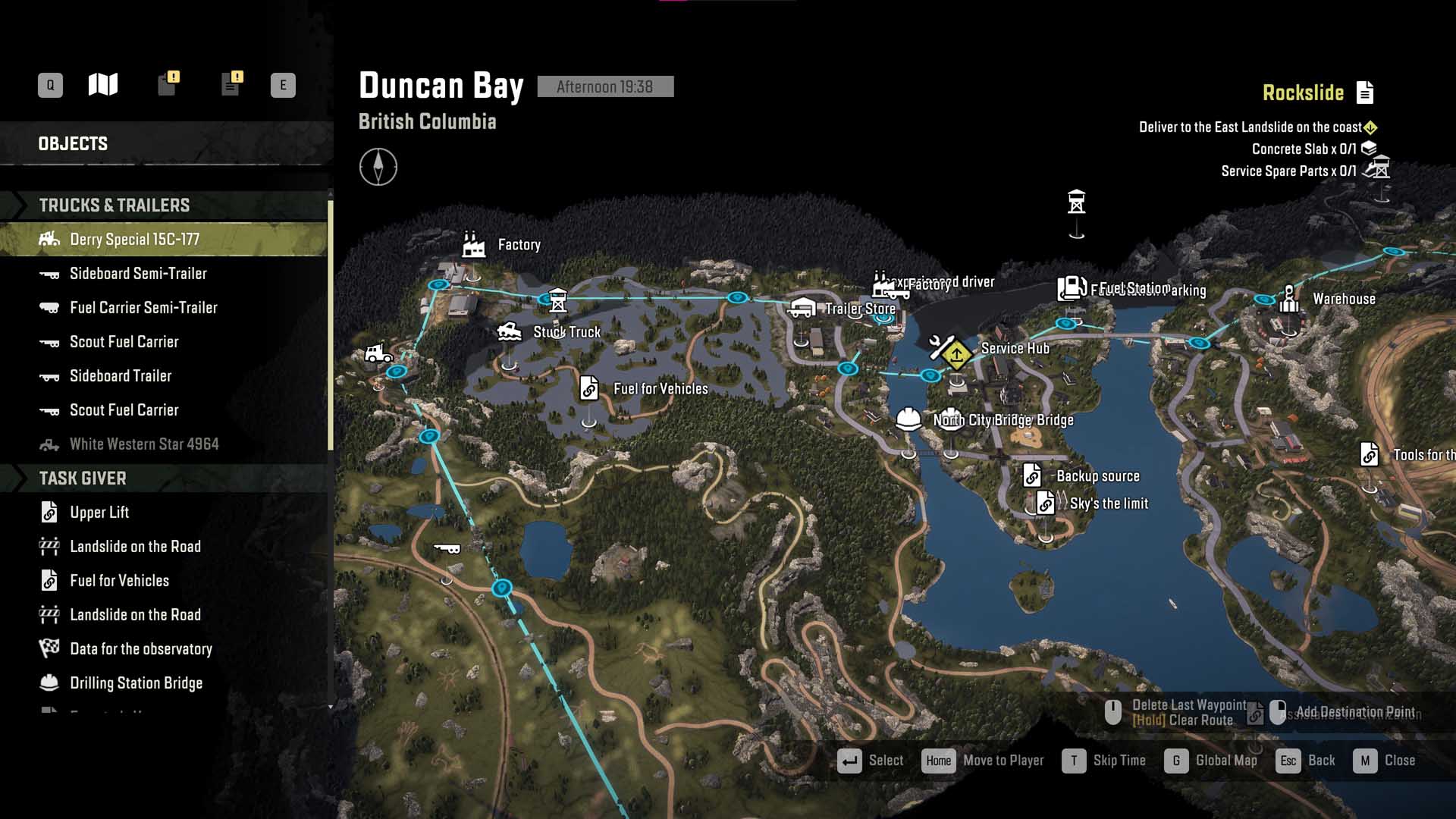Switch to the map tab icon
The height and width of the screenshot is (819, 1456).
click(103, 84)
